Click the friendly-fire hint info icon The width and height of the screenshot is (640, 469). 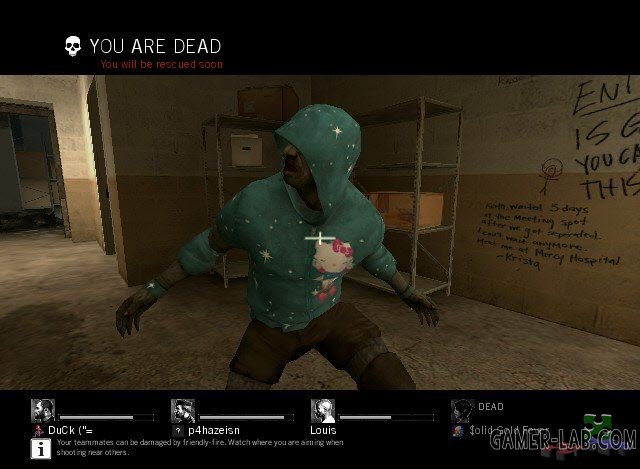(x=42, y=448)
